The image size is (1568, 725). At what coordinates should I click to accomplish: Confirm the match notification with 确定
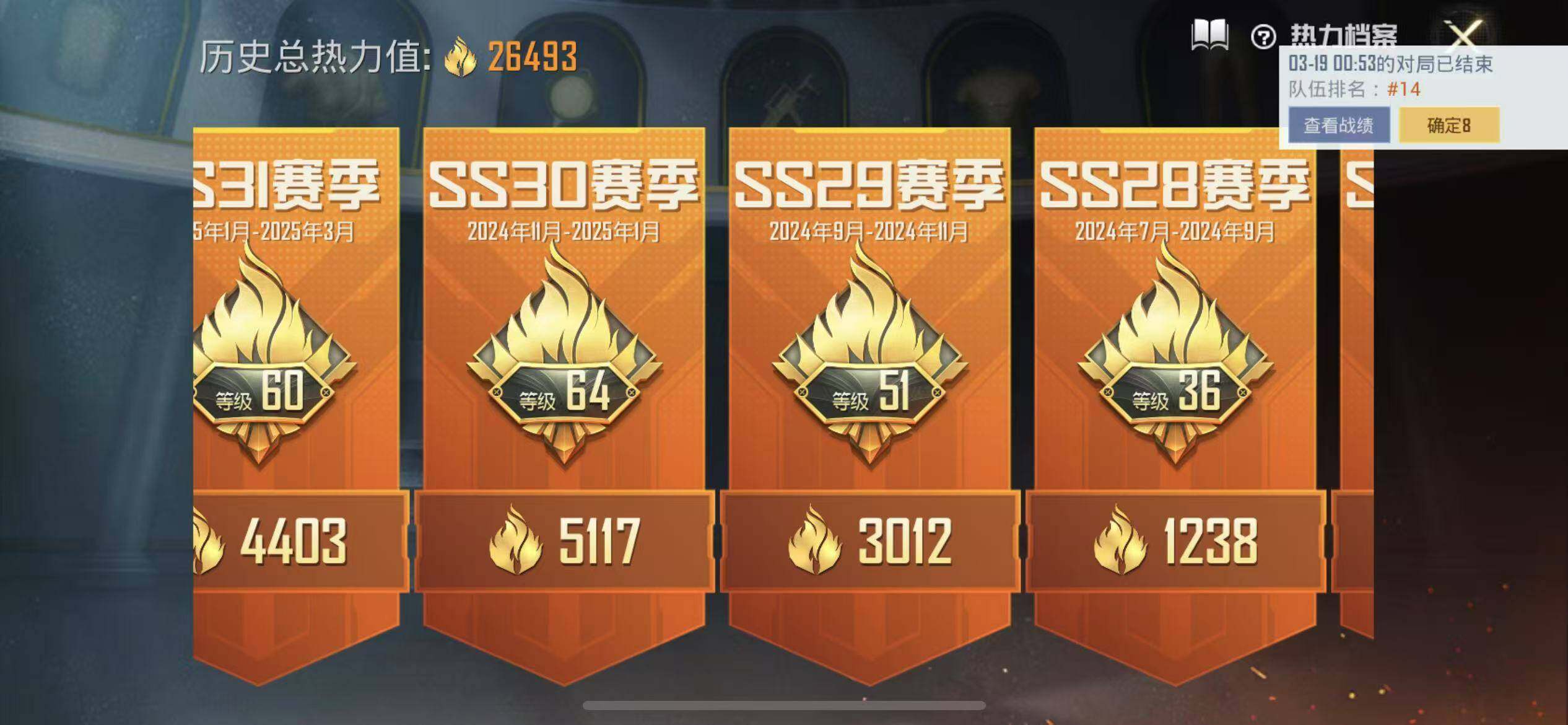tap(1449, 125)
